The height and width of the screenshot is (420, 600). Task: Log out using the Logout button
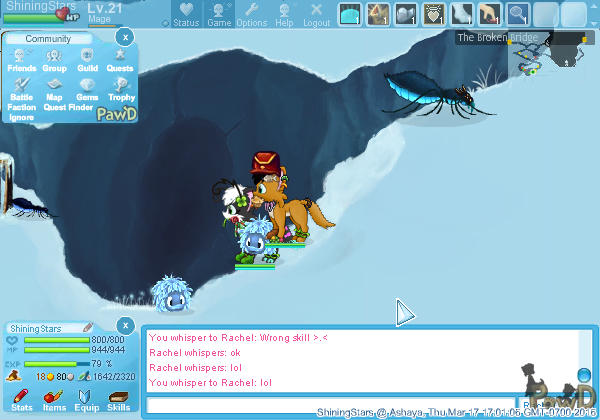[316, 14]
